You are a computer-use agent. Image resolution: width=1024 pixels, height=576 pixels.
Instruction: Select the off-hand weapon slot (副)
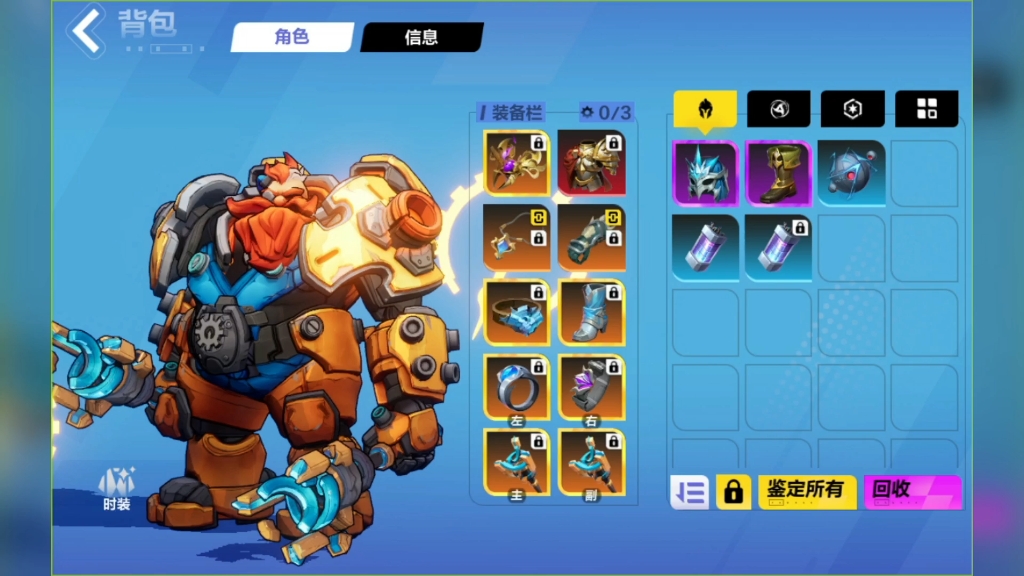[x=591, y=461]
